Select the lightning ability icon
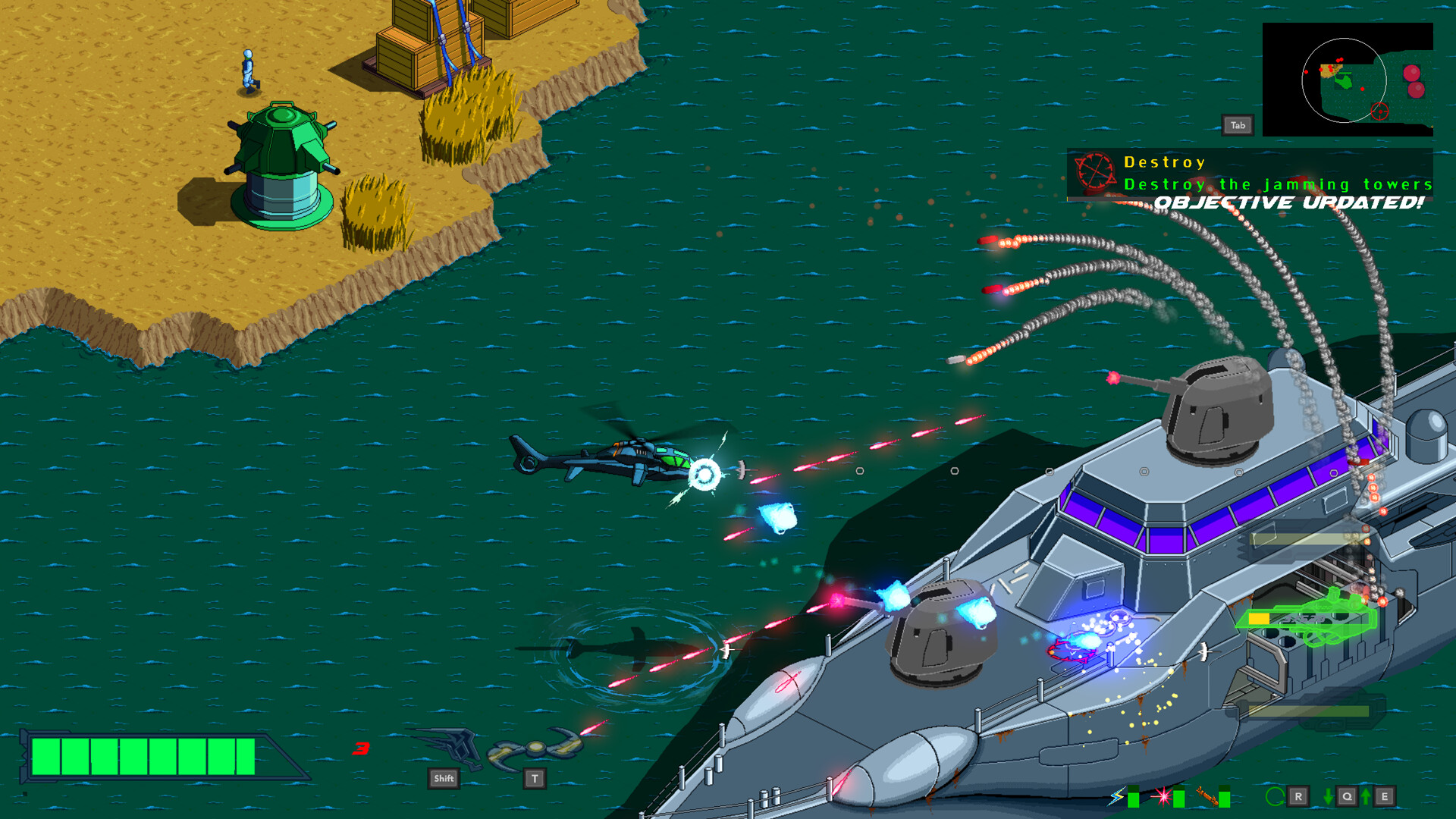This screenshot has height=819, width=1456. (x=1116, y=796)
